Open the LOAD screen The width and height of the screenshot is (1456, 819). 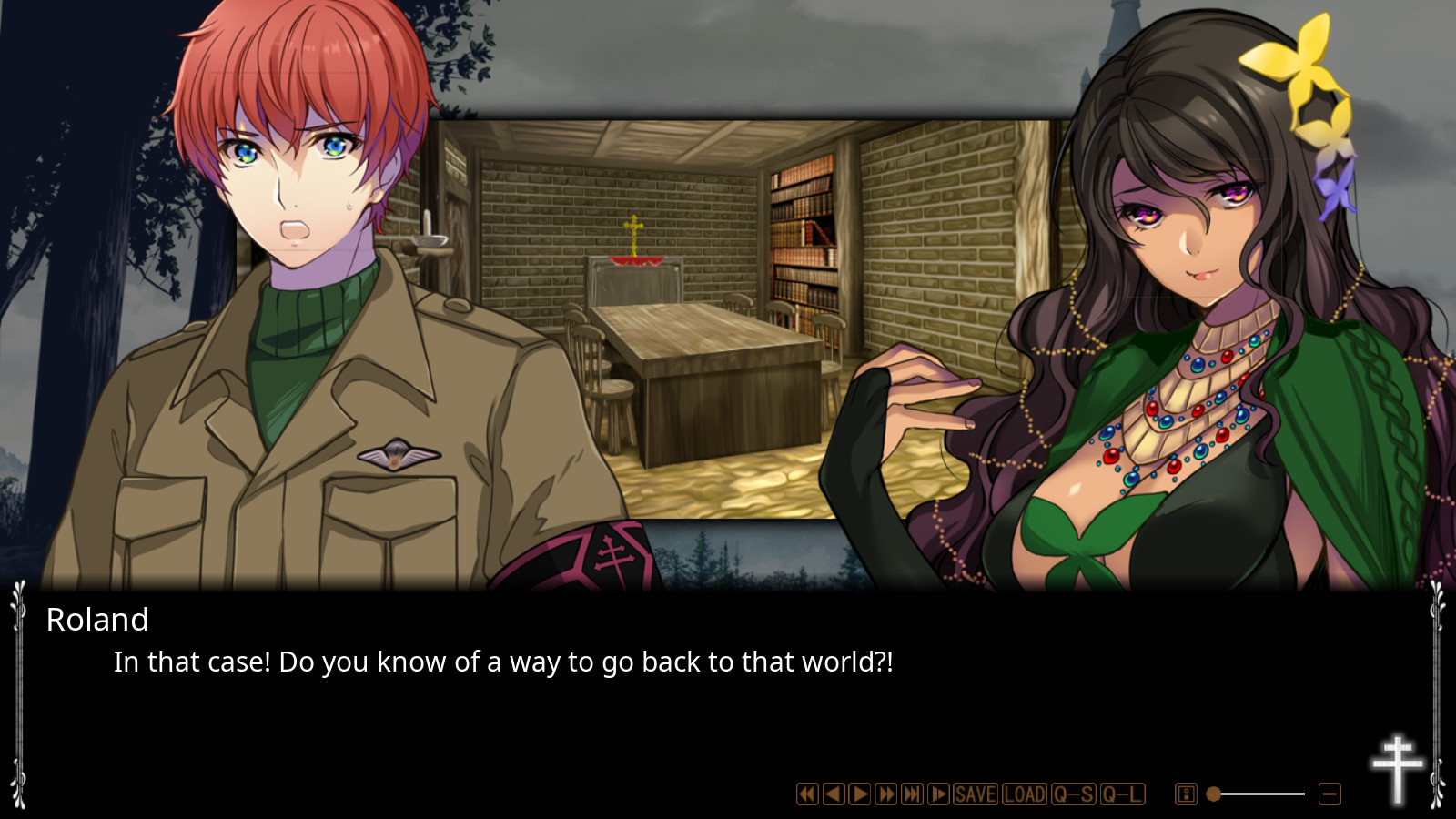tap(1023, 794)
